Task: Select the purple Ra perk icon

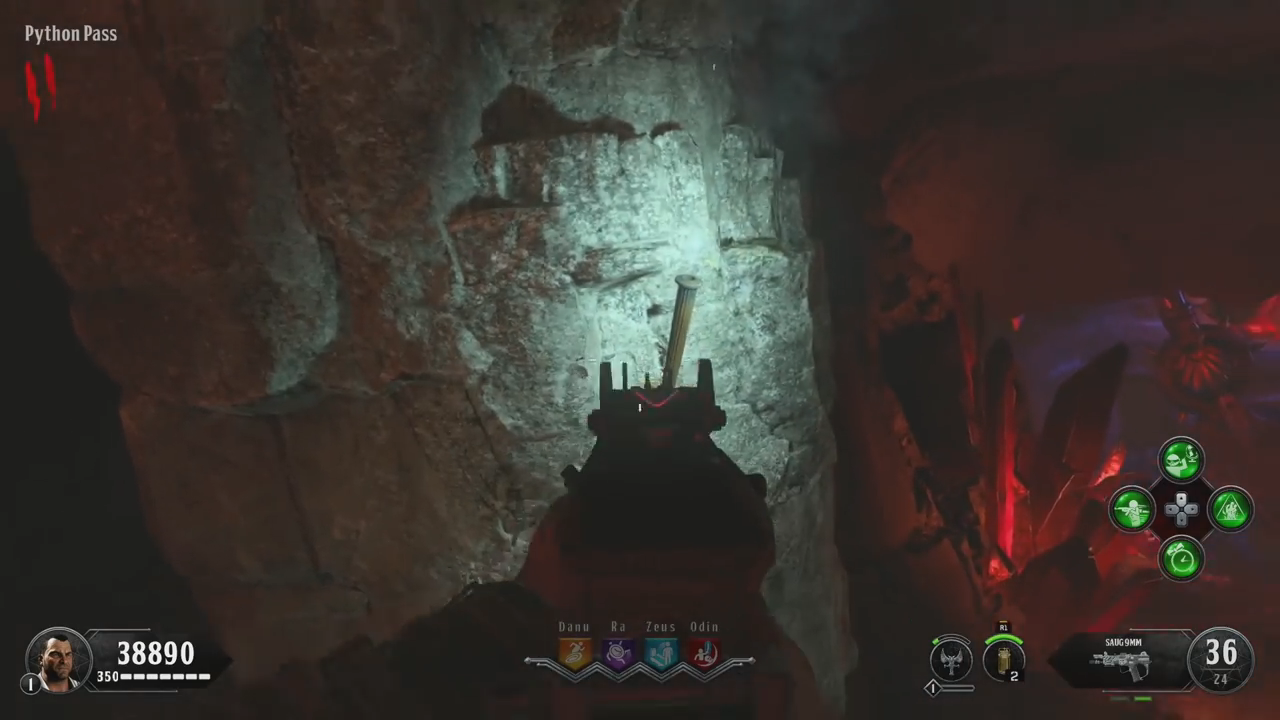Action: 618,653
